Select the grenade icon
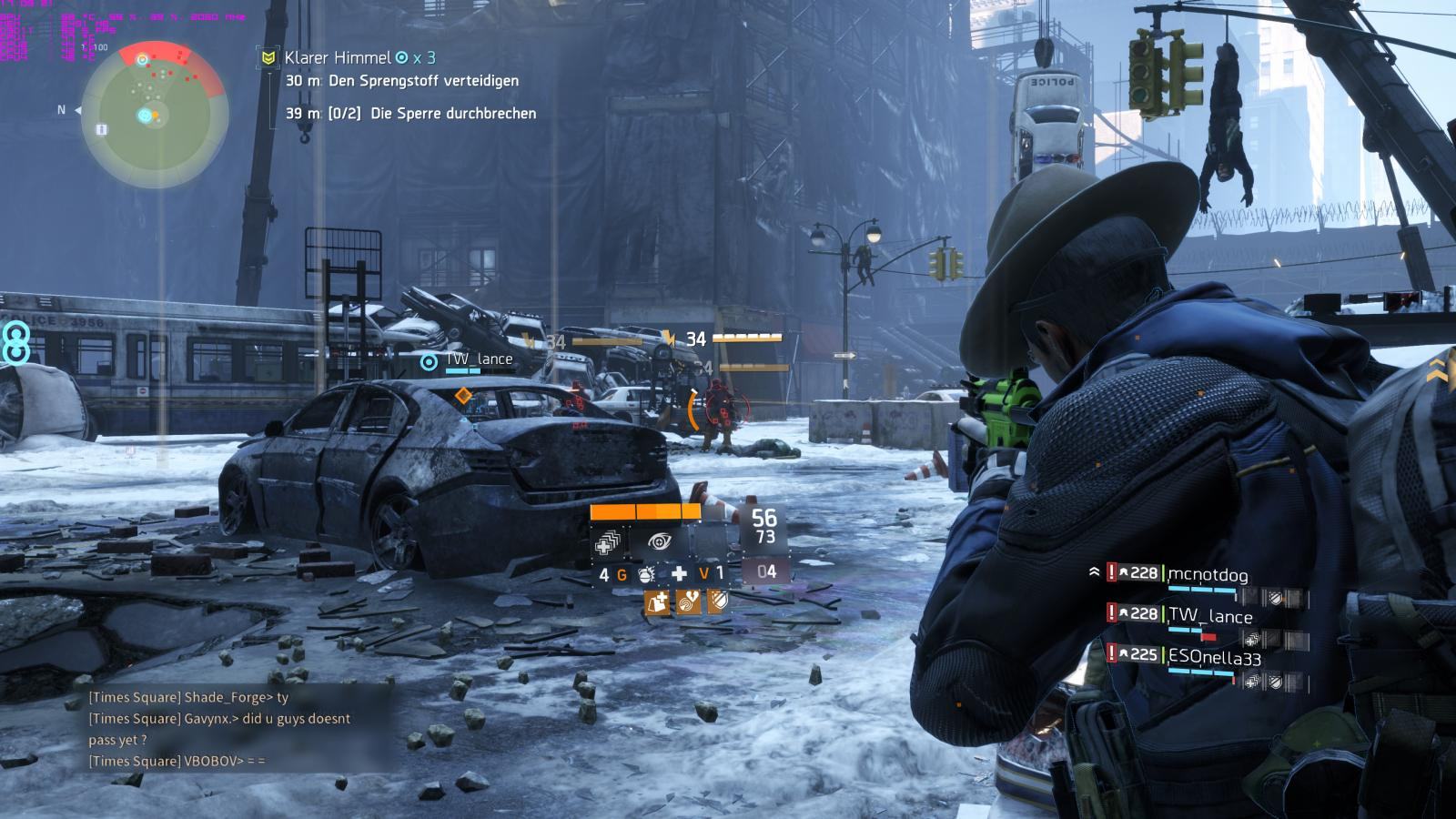Screen dimensions: 1456x819 tap(647, 574)
